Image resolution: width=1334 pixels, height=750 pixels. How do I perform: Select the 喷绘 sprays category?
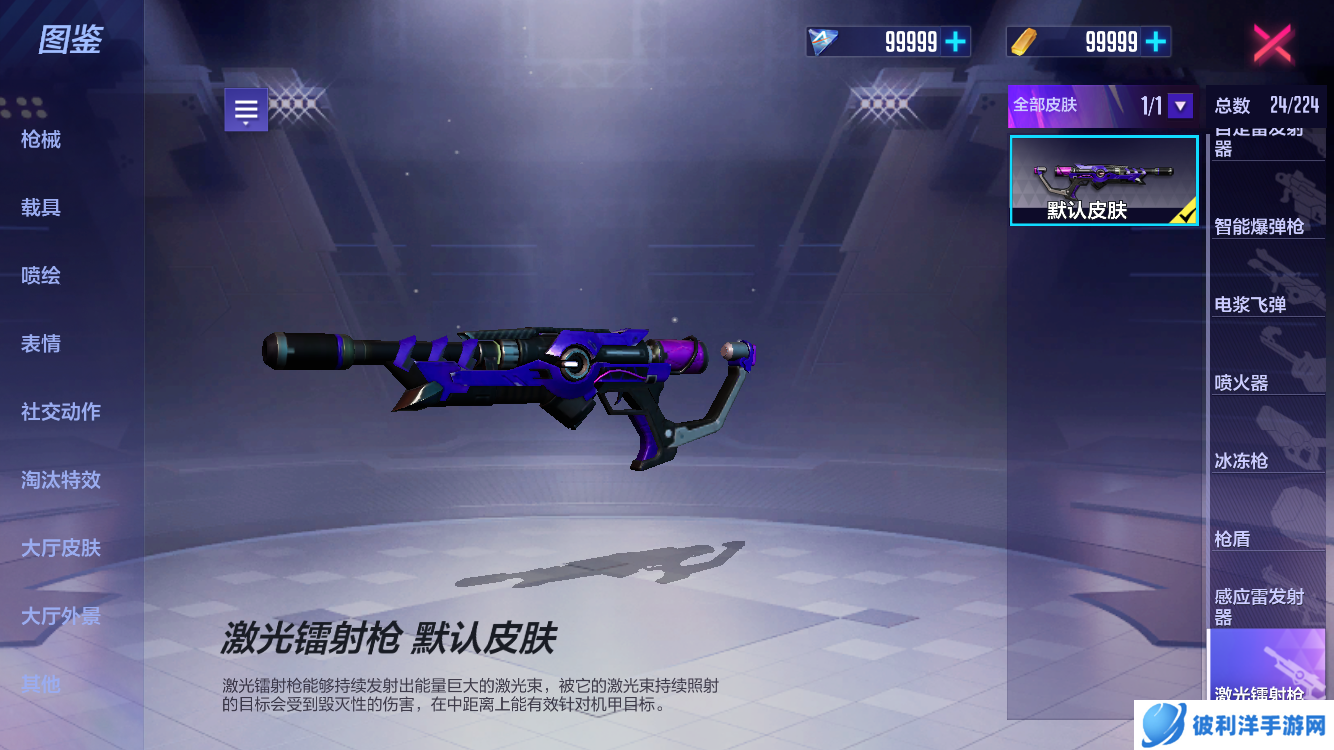coord(41,275)
